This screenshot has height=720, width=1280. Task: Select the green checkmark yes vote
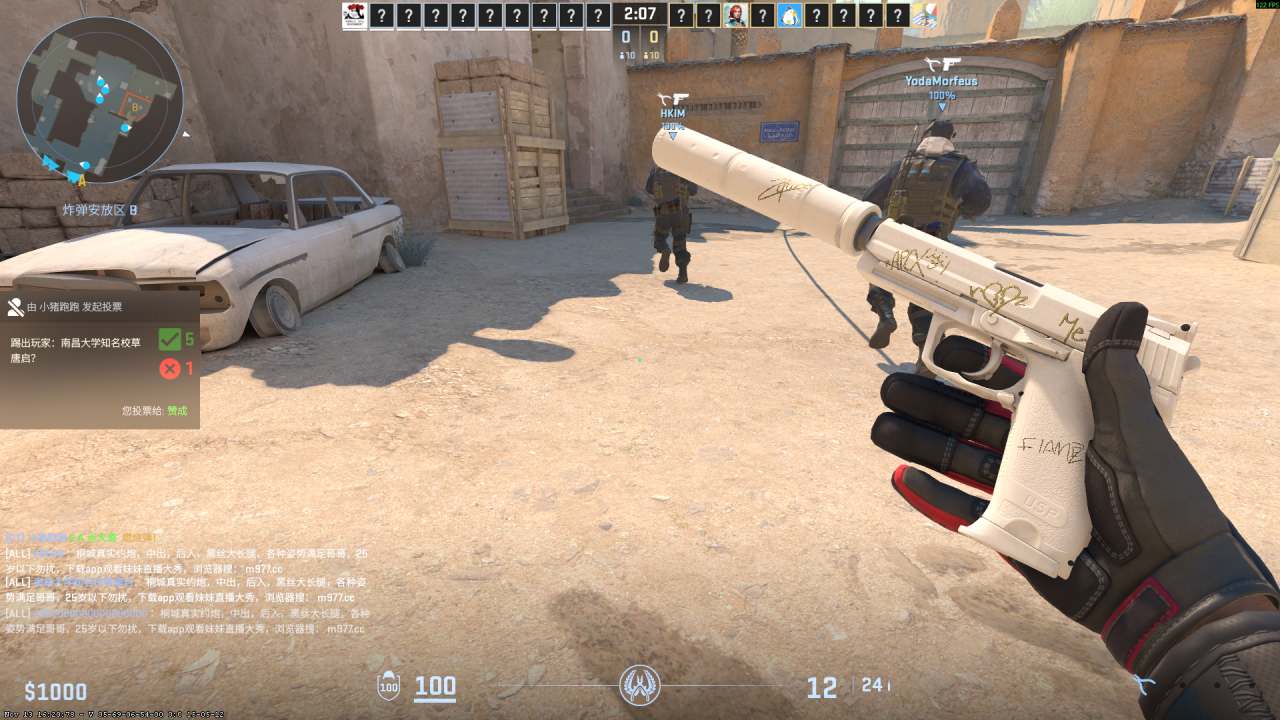170,339
